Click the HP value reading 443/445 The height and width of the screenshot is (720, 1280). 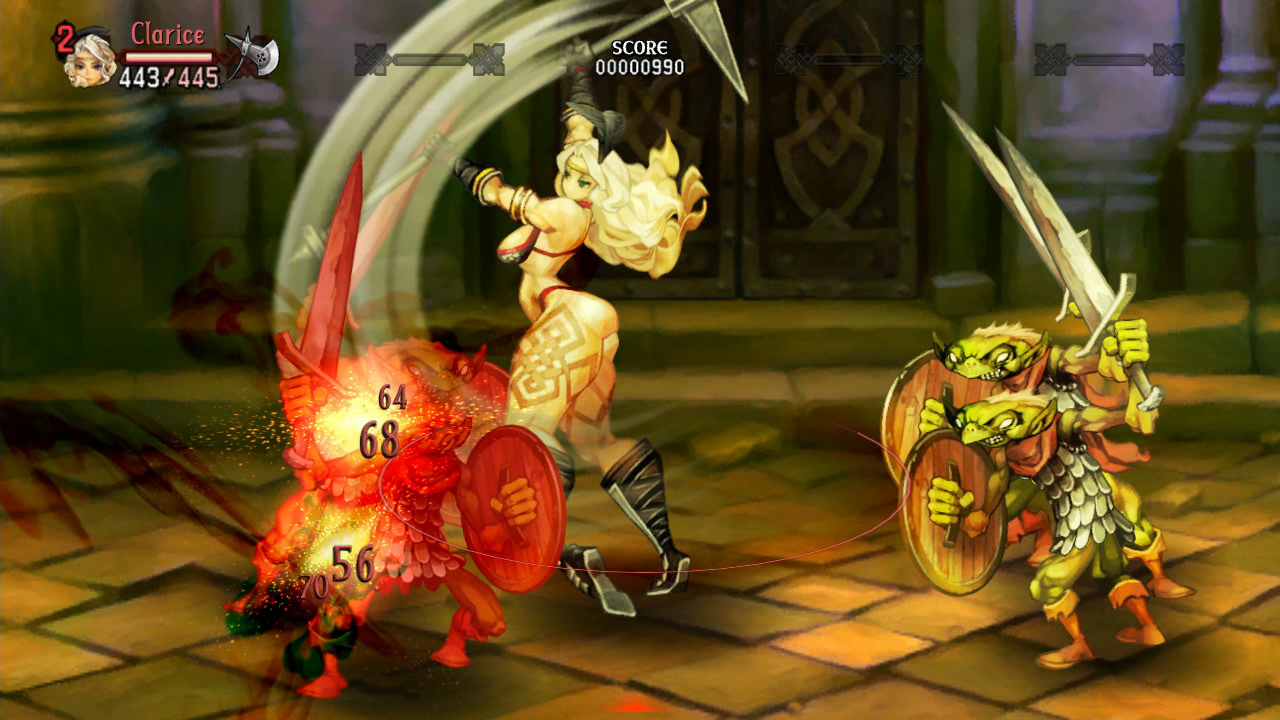point(168,75)
